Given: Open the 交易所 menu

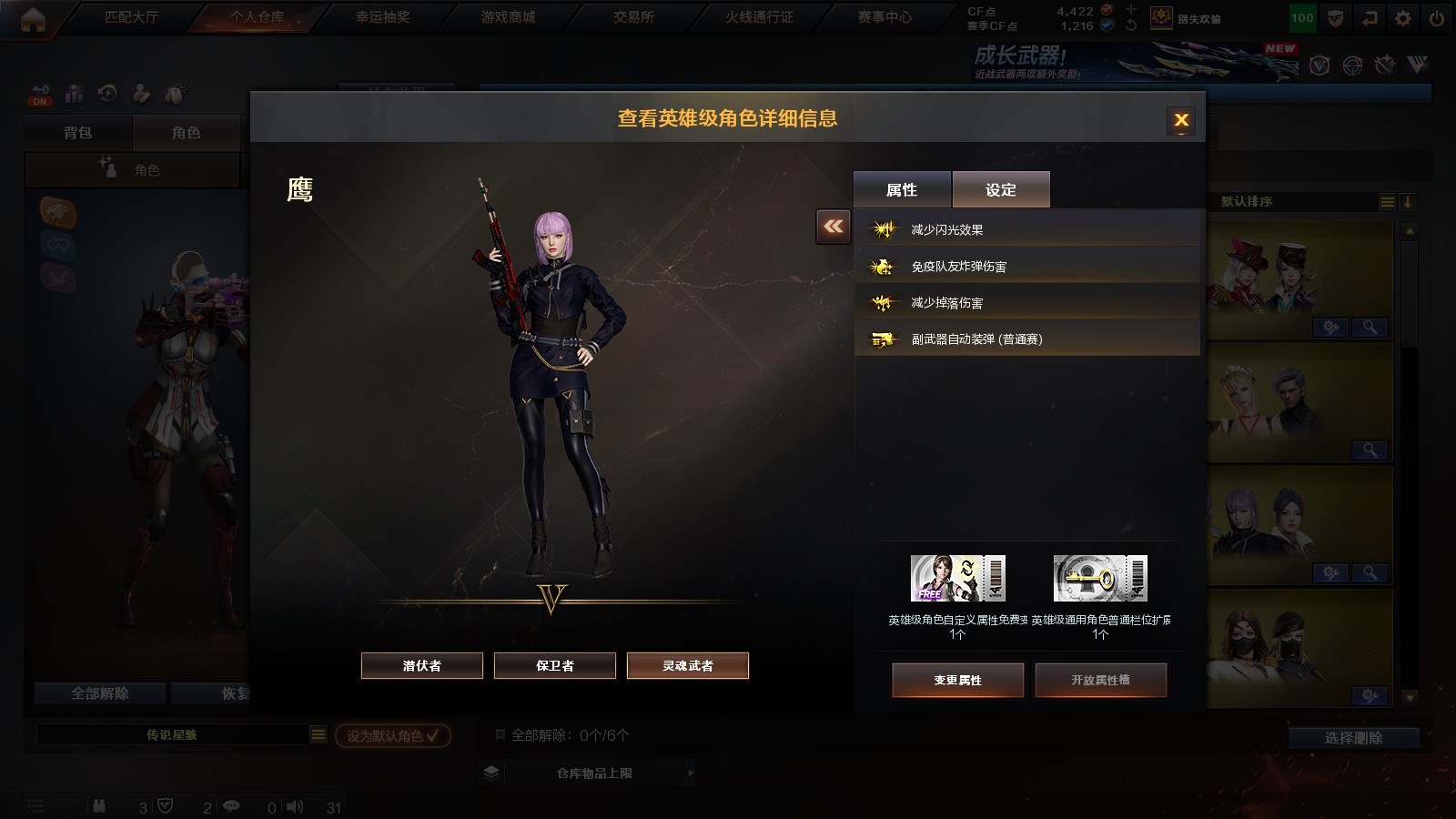Looking at the screenshot, I should point(633,17).
